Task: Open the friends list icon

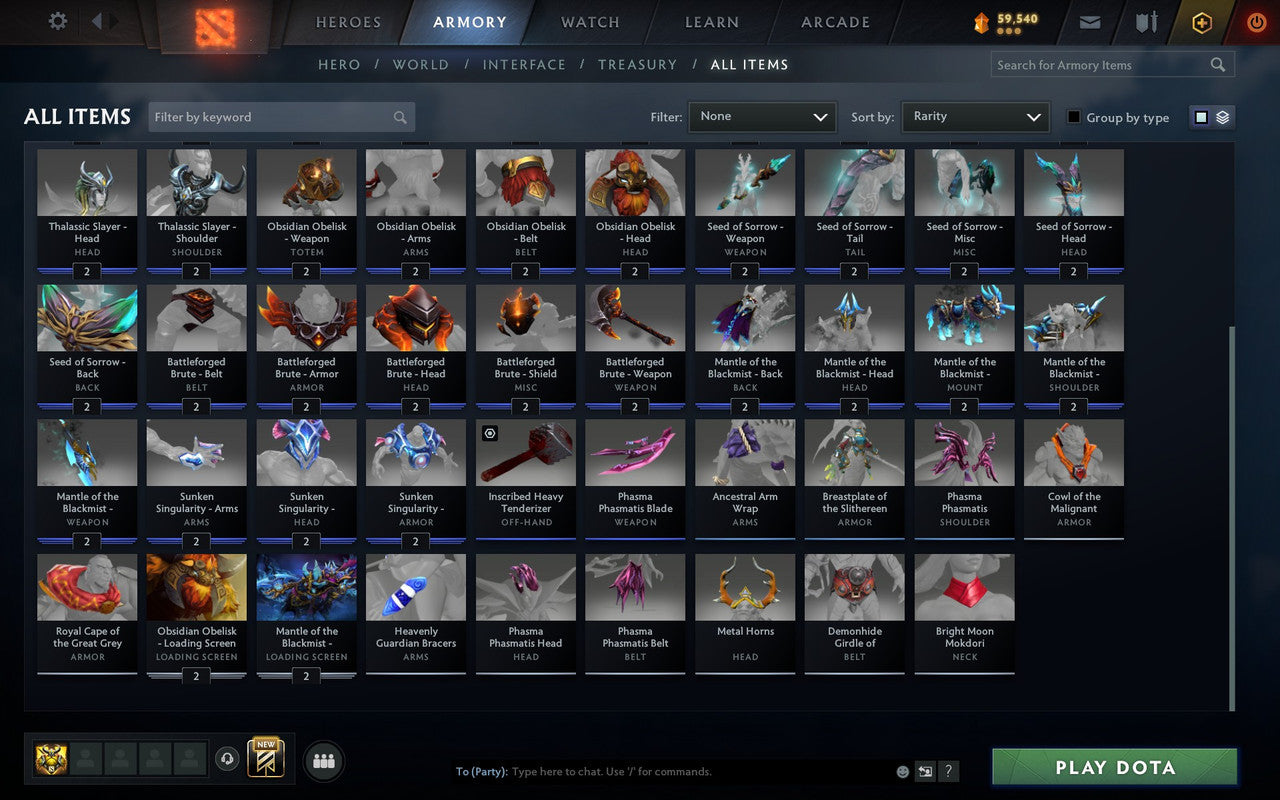Action: 323,760
